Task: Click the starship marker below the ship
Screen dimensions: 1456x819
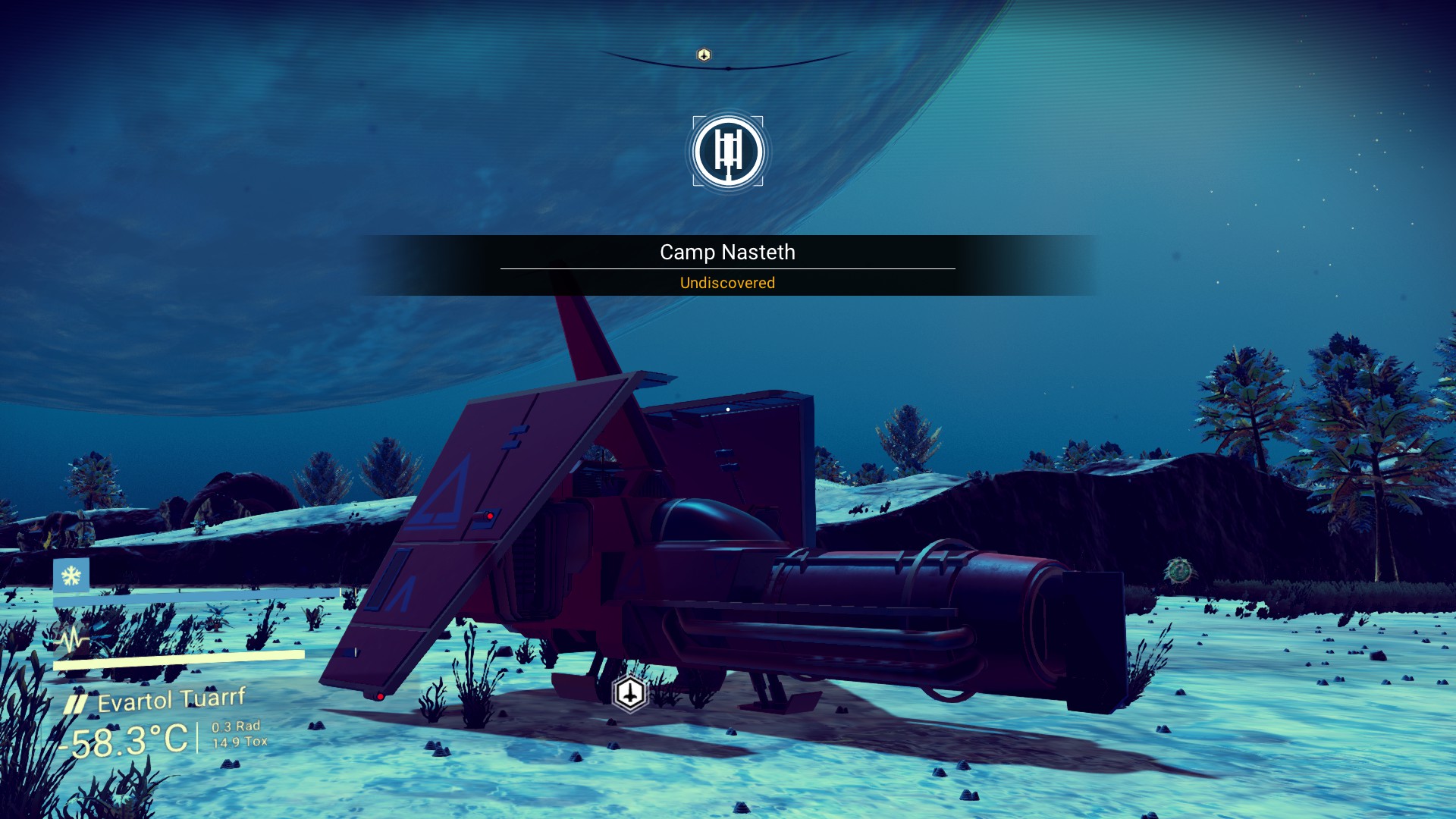Action: [629, 693]
